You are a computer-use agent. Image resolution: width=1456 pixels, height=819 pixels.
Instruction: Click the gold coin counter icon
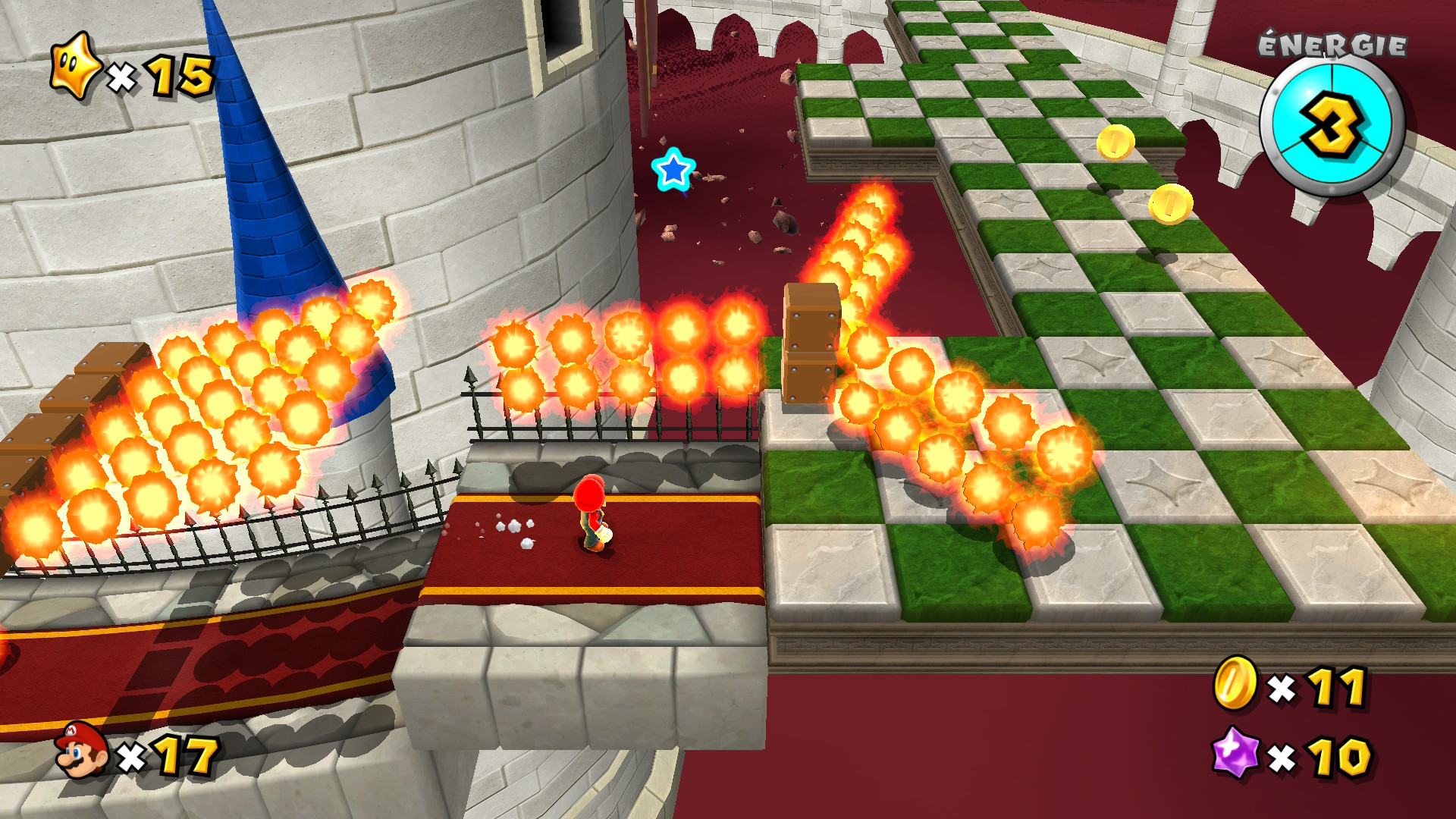coord(1235,683)
